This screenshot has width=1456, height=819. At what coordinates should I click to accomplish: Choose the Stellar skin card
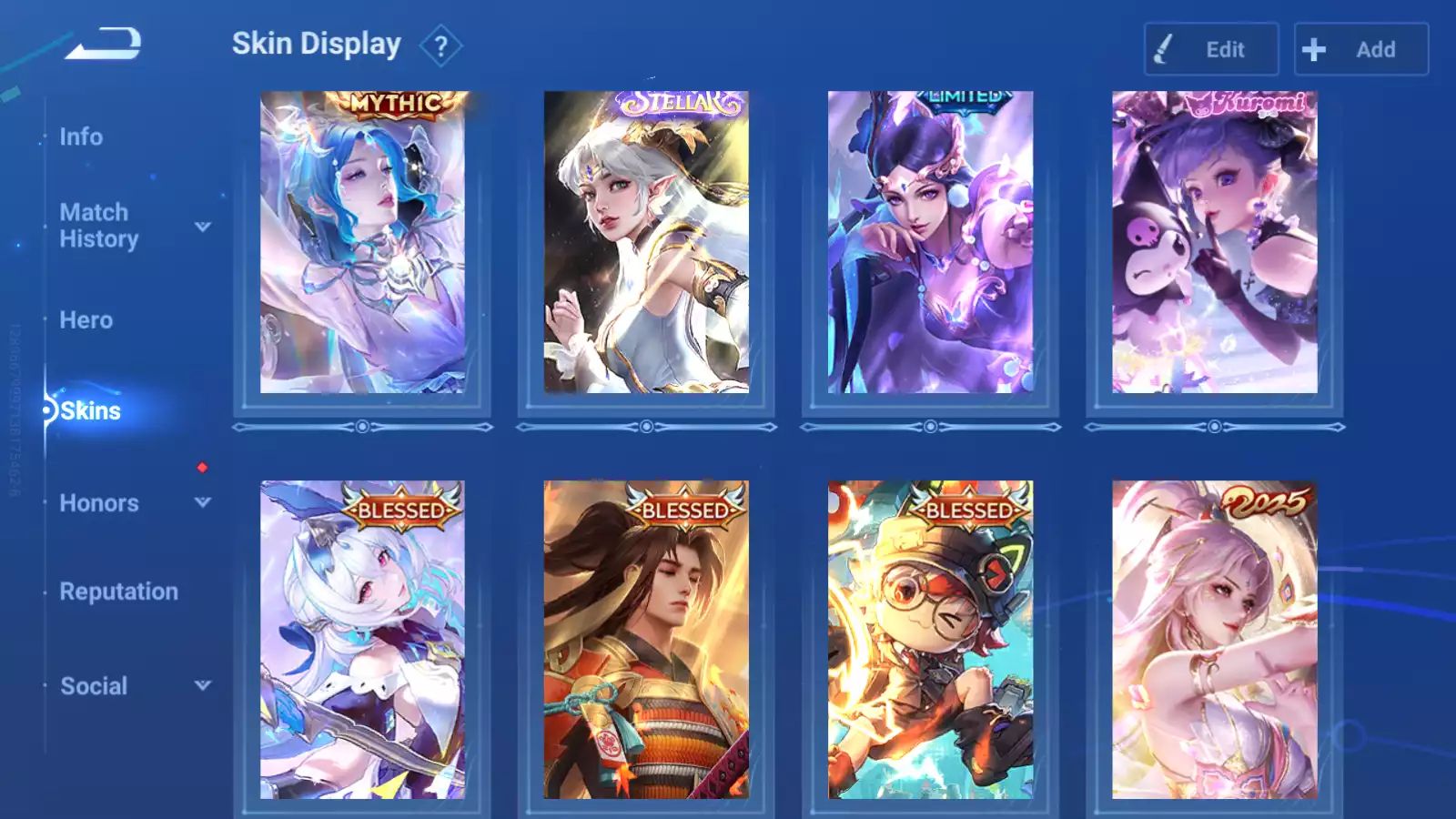[x=646, y=243]
